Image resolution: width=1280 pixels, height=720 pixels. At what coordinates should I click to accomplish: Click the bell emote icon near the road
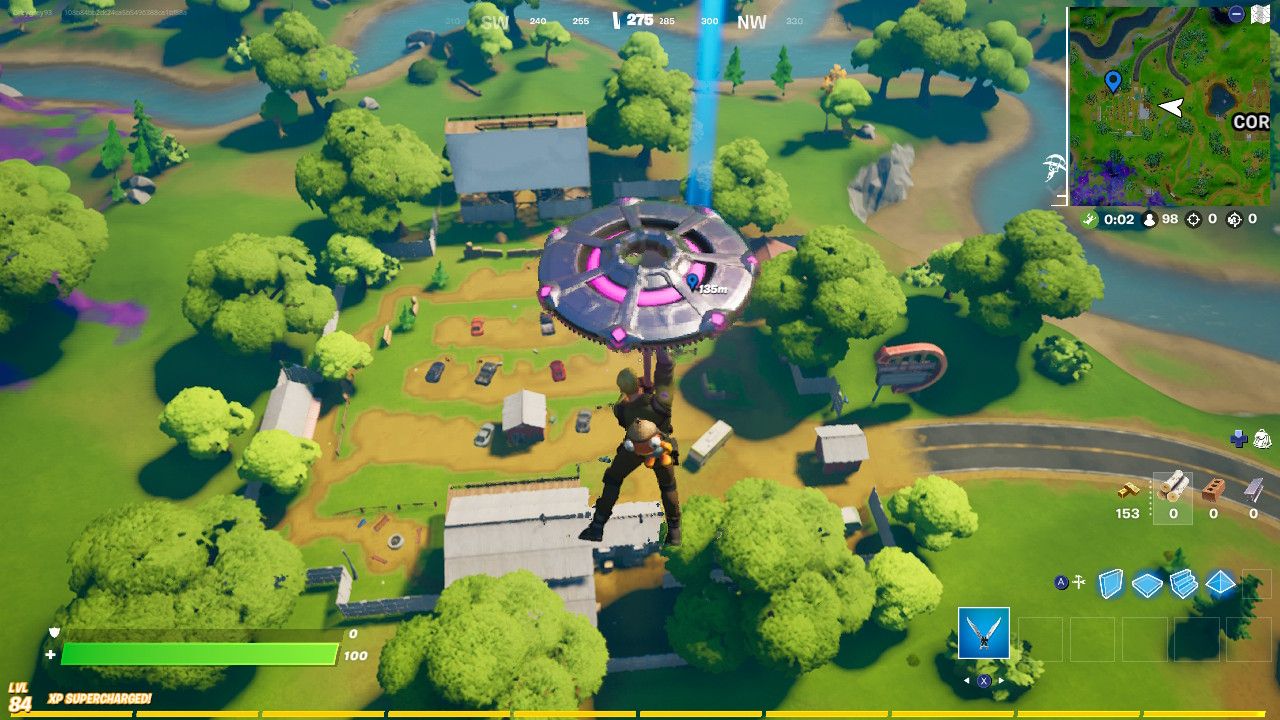[x=1263, y=439]
